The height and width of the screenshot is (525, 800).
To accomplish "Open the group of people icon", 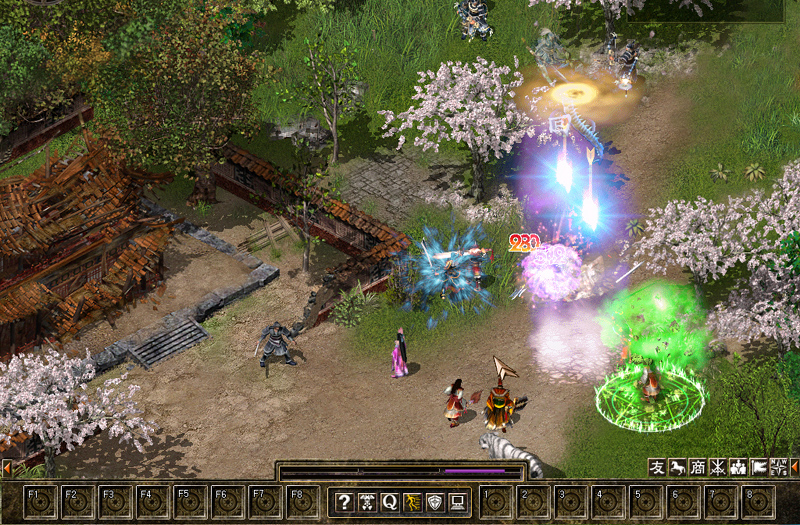I will 738,467.
